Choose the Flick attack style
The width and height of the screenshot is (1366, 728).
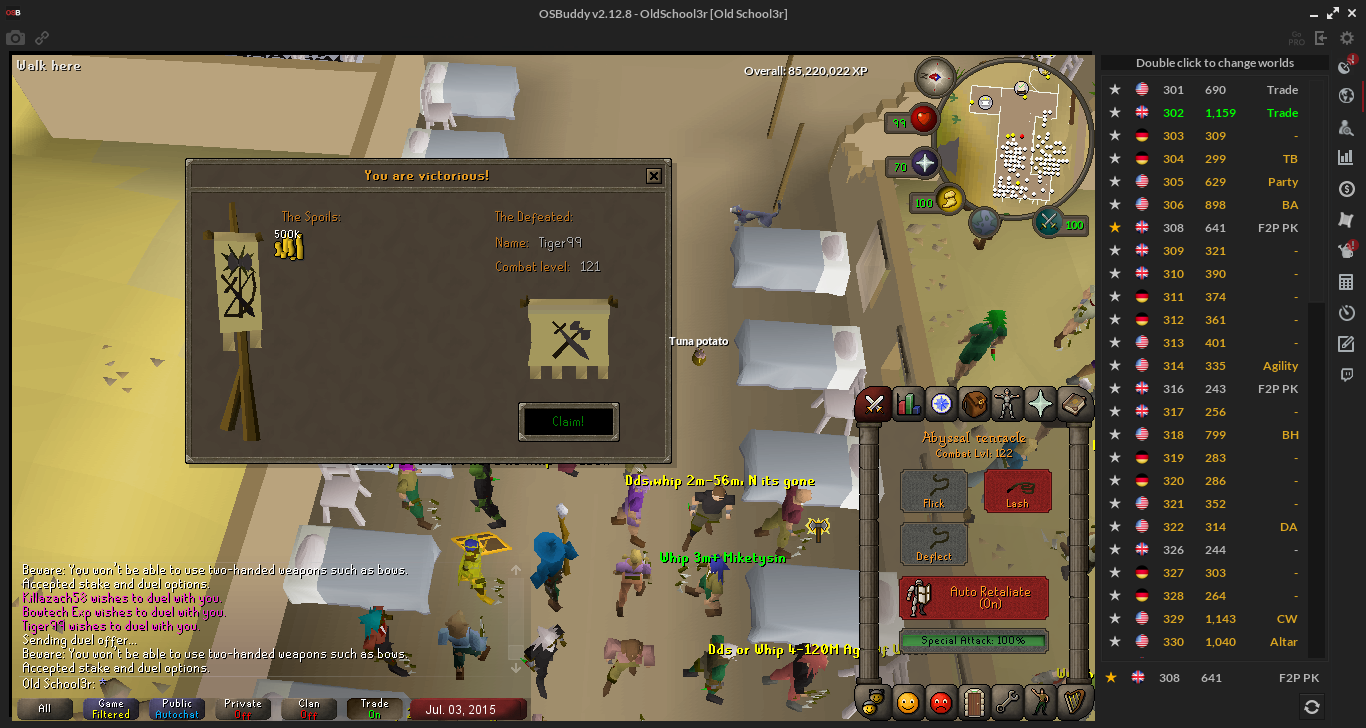tap(933, 491)
